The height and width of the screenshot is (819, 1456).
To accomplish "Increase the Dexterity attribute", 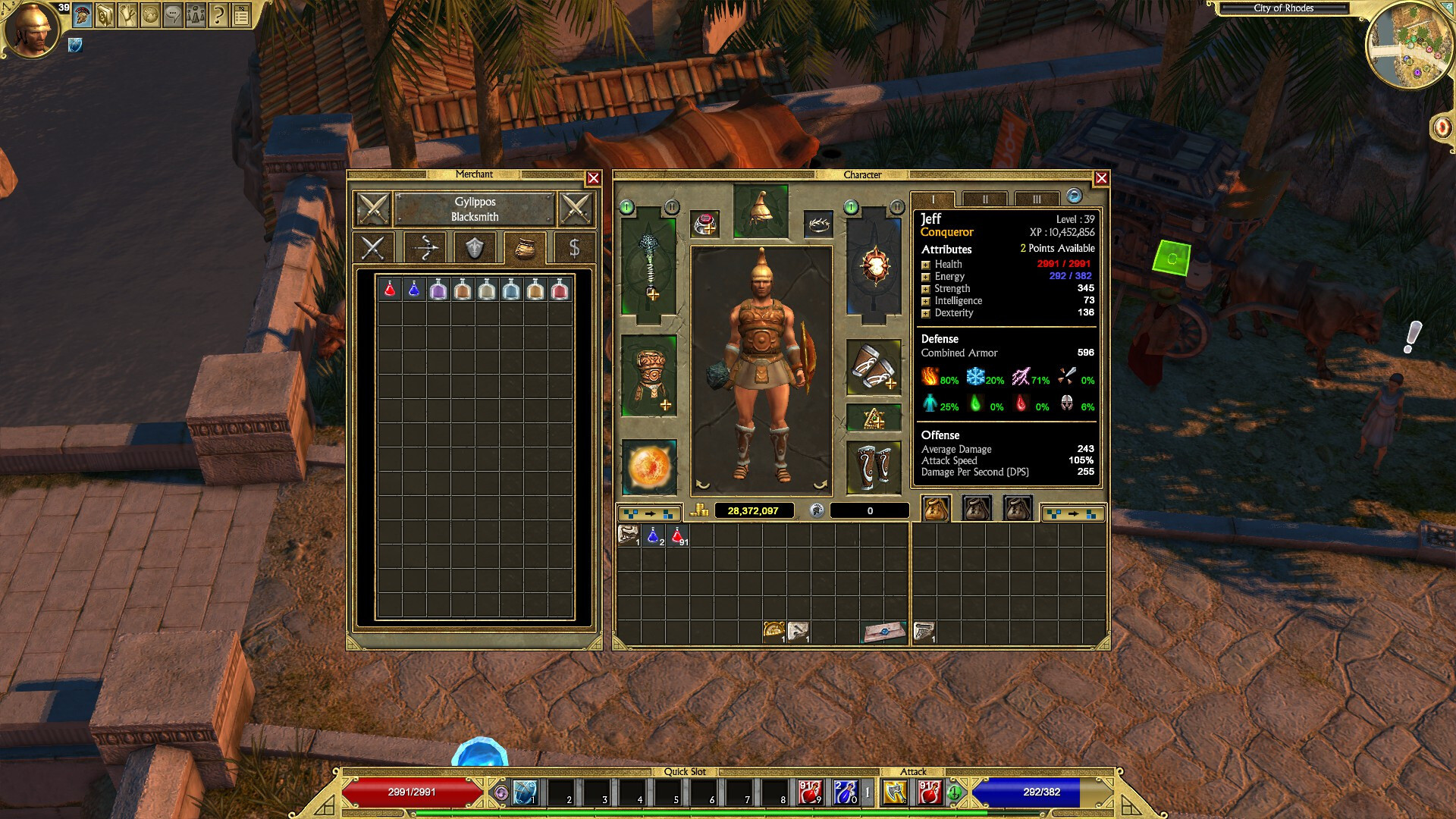I will click(926, 313).
